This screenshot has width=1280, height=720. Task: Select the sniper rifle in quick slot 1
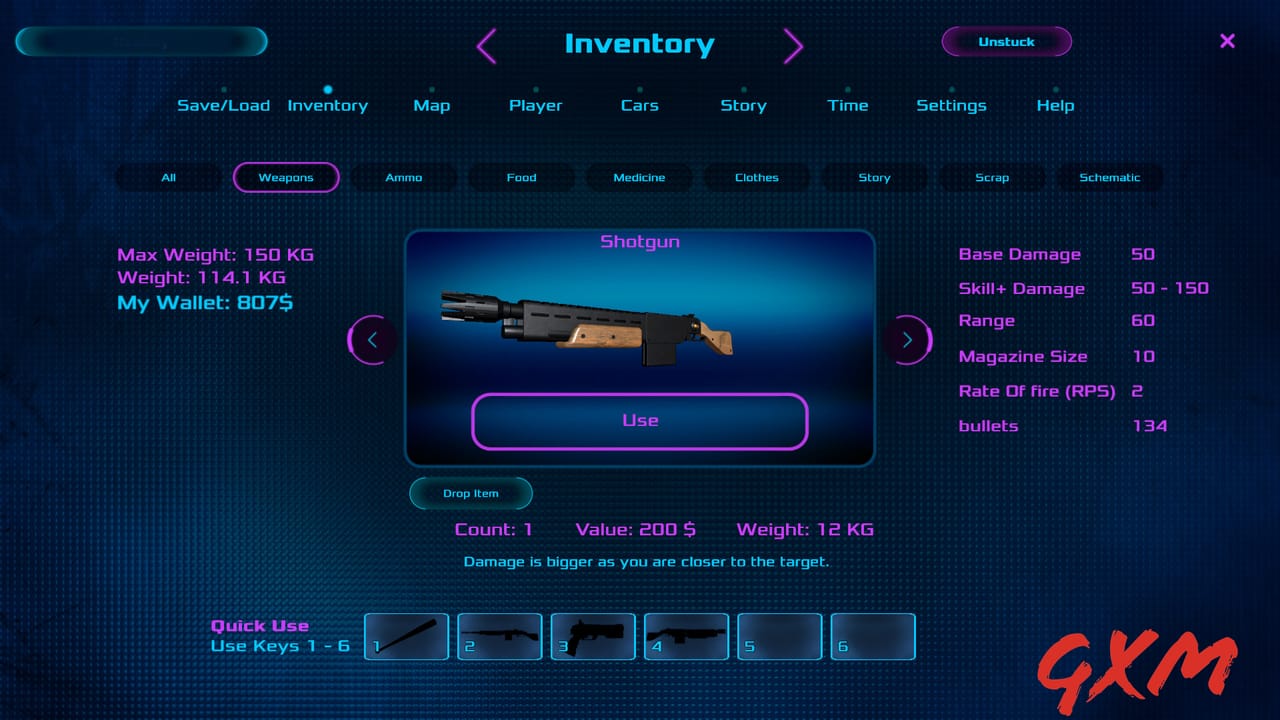[x=406, y=637]
